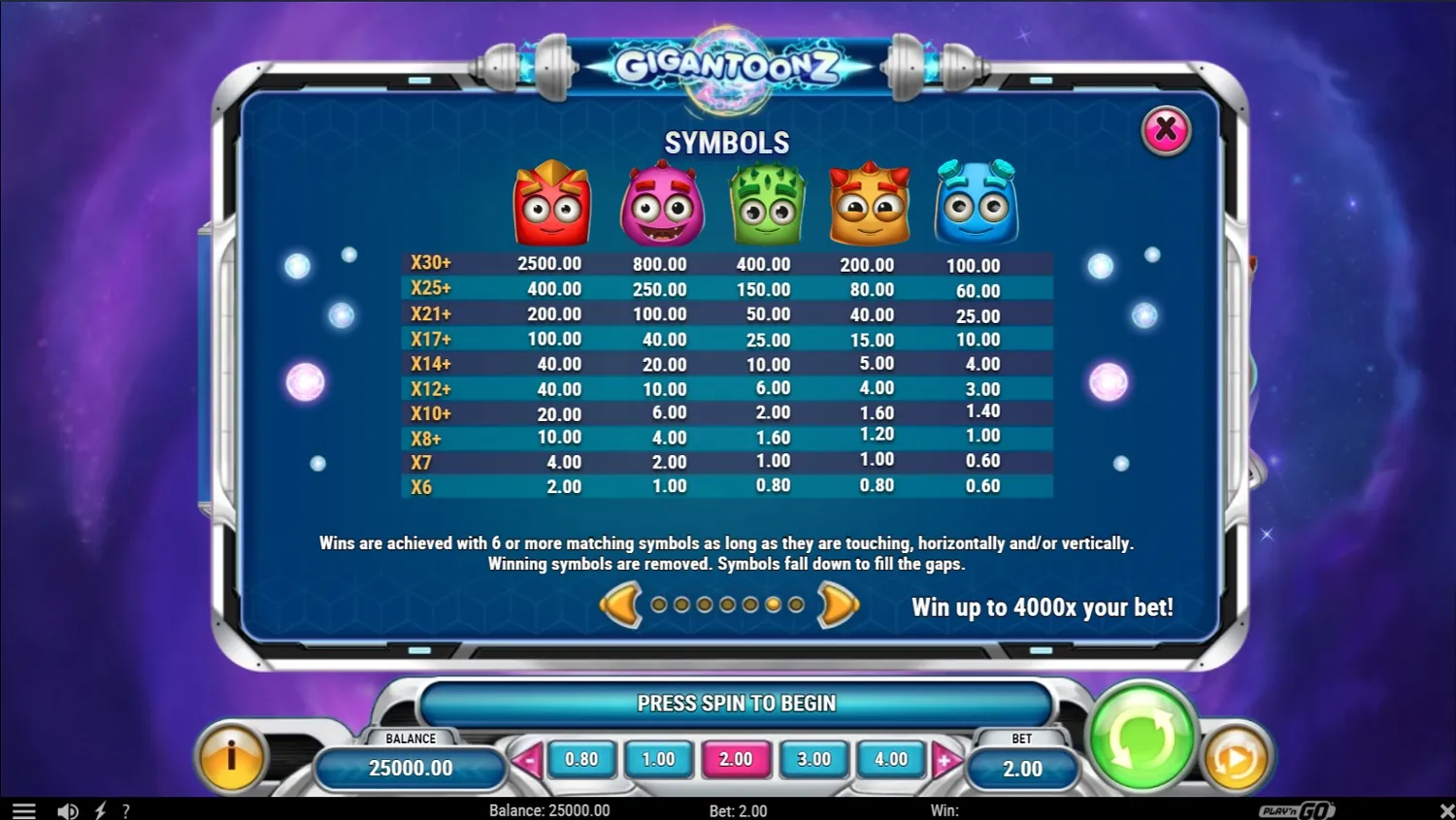Open help using the question mark icon
This screenshot has height=820, width=1456.
point(124,810)
